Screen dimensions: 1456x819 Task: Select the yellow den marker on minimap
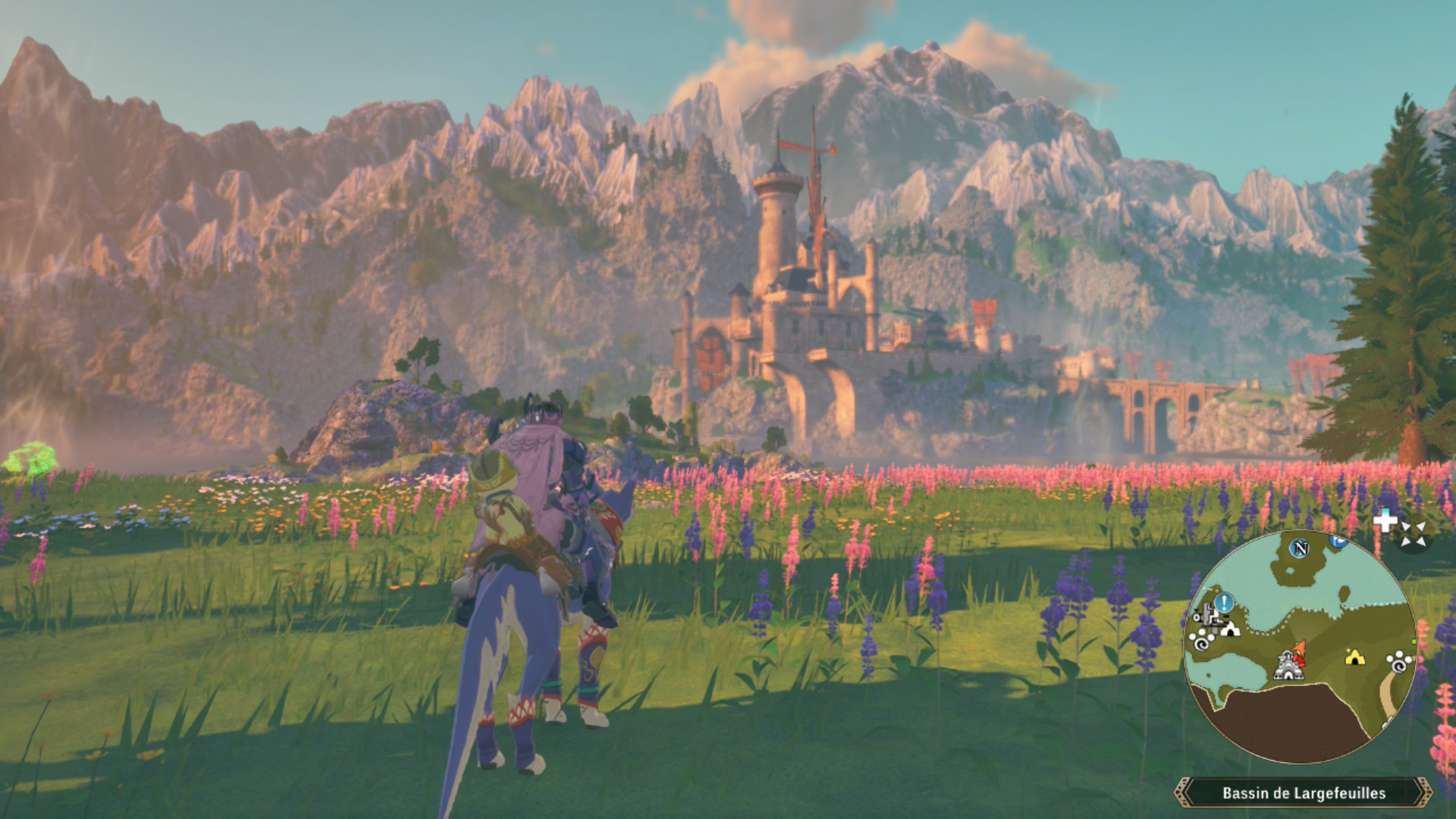click(x=1354, y=657)
